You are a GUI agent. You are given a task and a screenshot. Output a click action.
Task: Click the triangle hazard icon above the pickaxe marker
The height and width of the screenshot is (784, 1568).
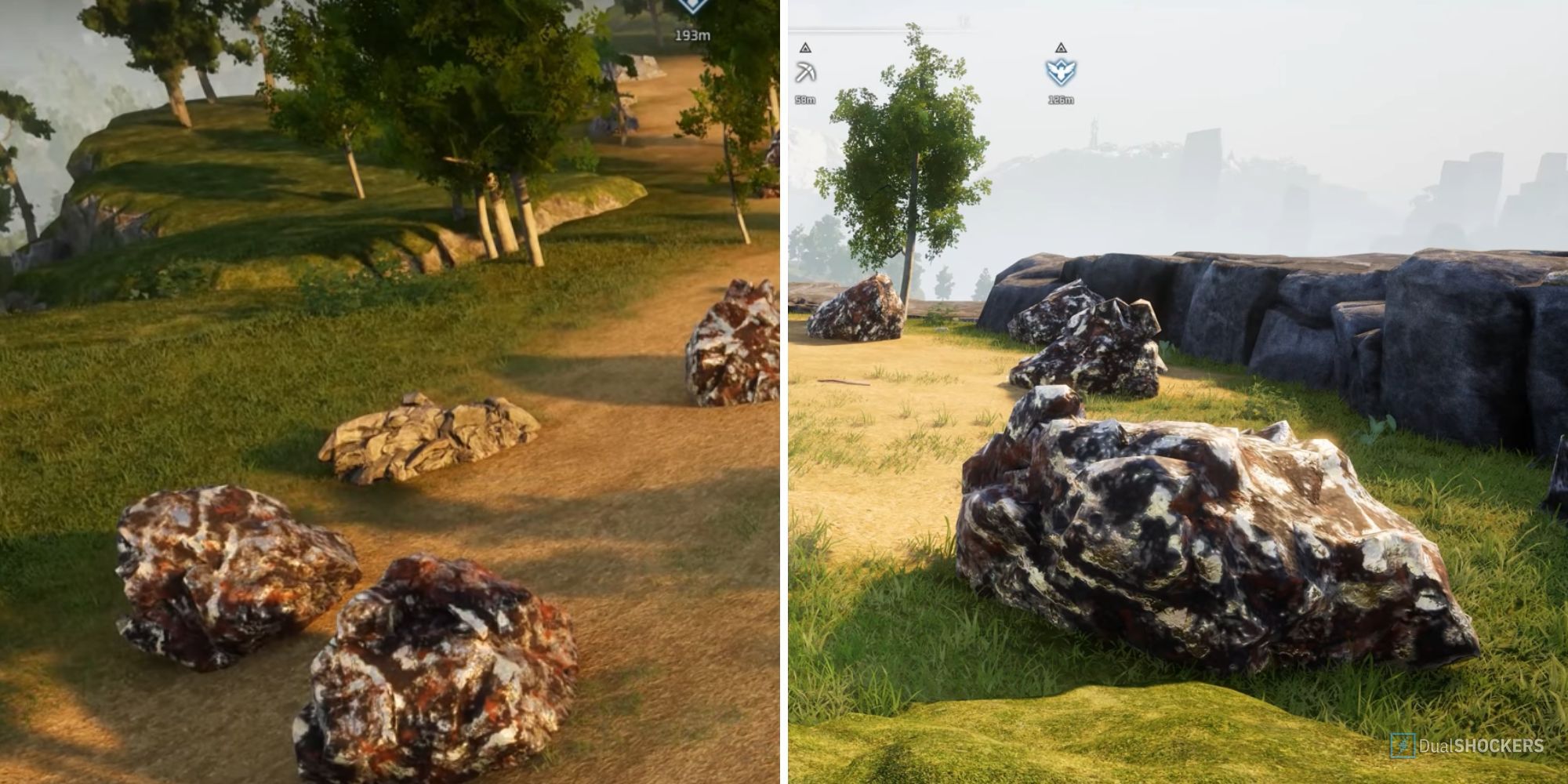coord(805,48)
